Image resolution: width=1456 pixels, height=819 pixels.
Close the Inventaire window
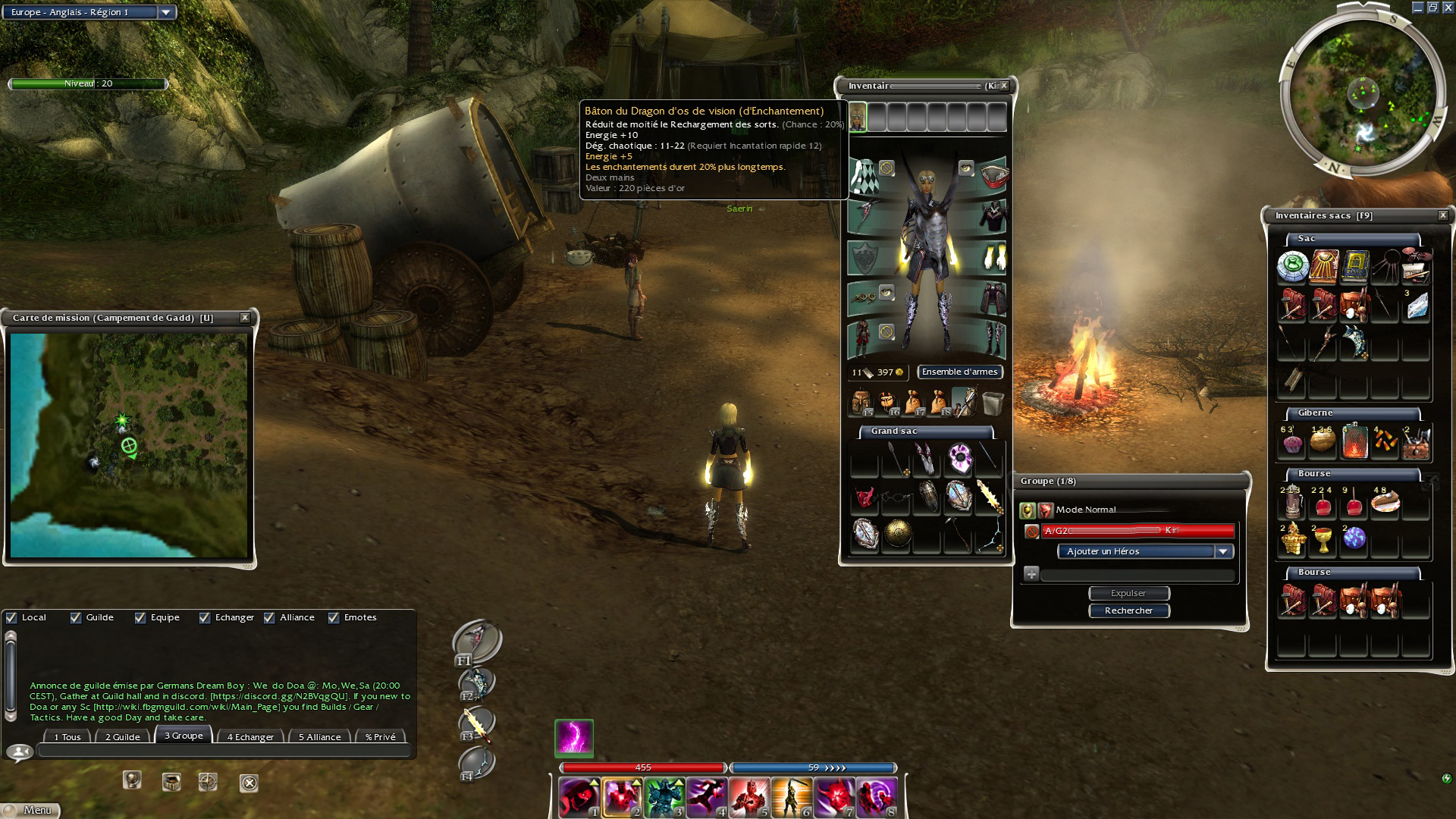point(1004,86)
